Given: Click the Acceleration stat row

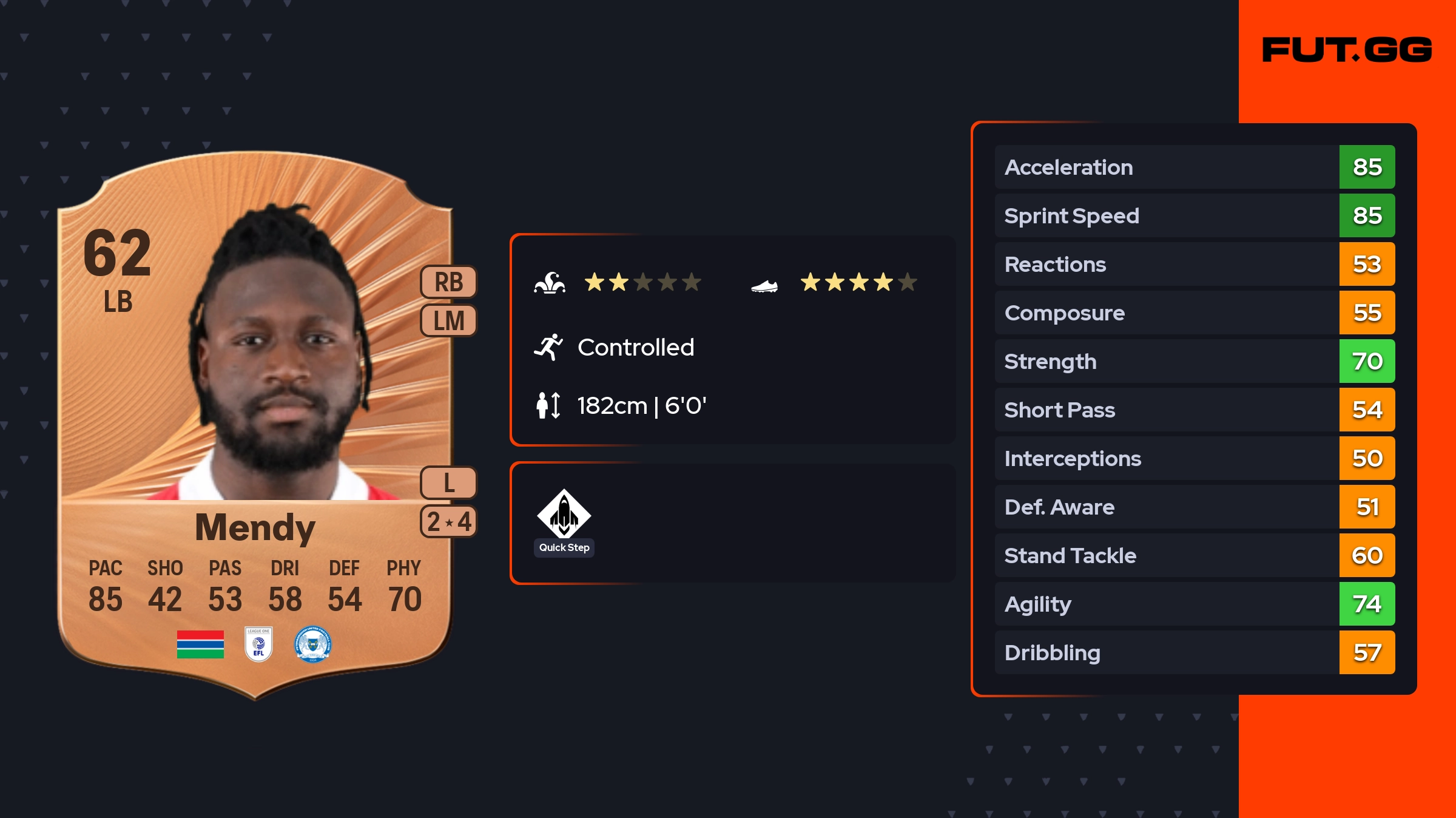Looking at the screenshot, I should coord(1194,167).
